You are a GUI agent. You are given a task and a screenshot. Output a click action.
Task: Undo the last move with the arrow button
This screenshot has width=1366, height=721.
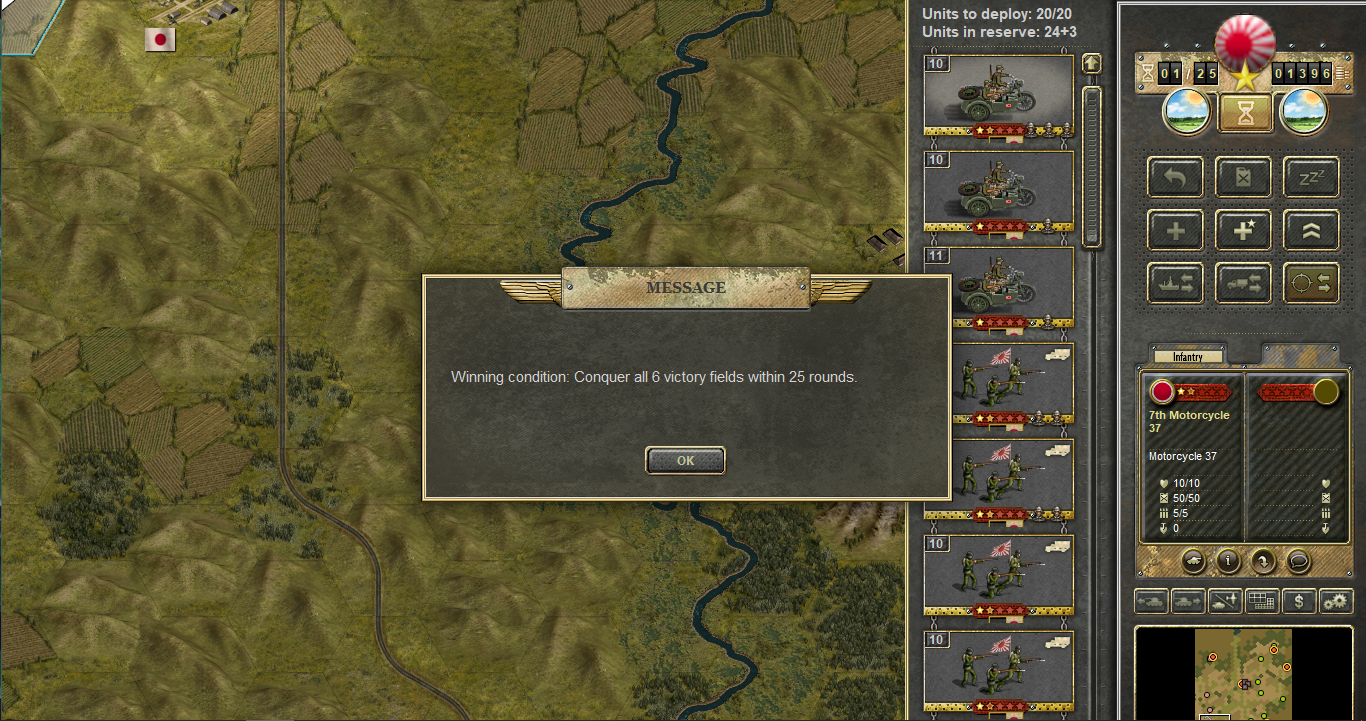[1176, 178]
